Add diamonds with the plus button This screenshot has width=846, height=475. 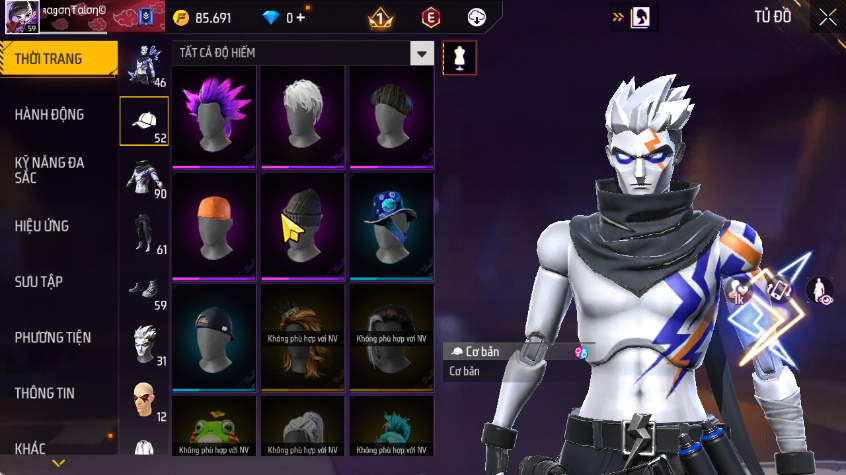coord(300,17)
